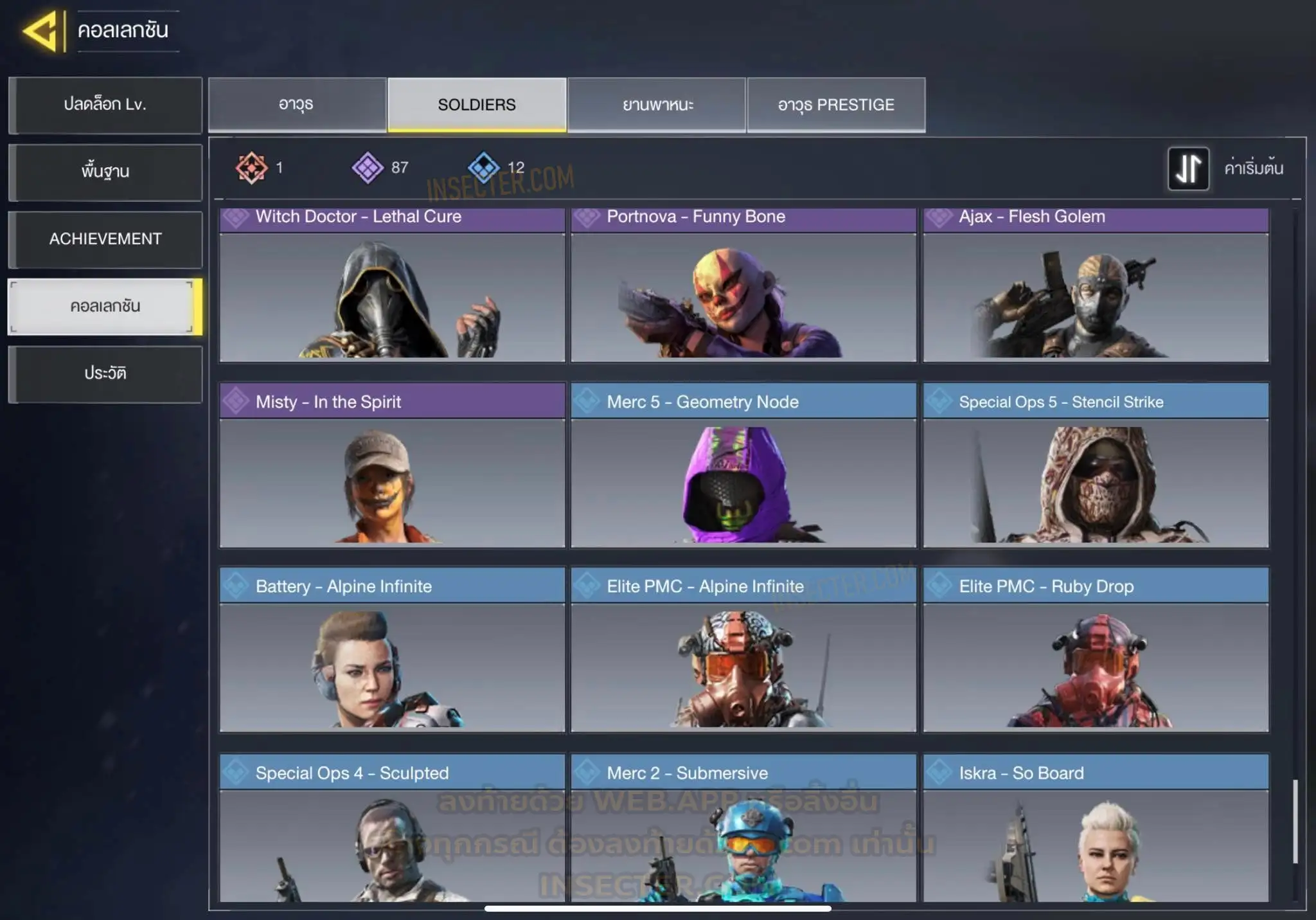The image size is (1316, 920).
Task: Toggle the sort order button
Action: (x=1188, y=168)
